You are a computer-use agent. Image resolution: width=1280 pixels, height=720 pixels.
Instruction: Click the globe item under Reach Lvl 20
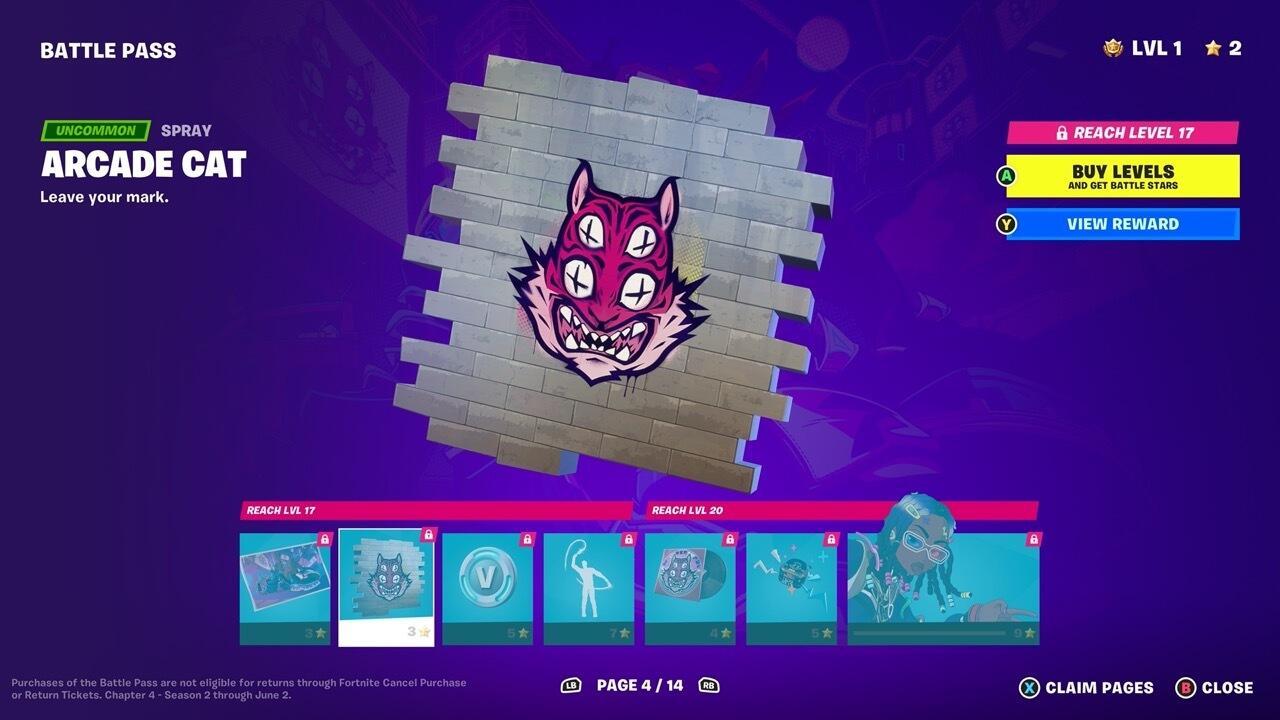[791, 578]
